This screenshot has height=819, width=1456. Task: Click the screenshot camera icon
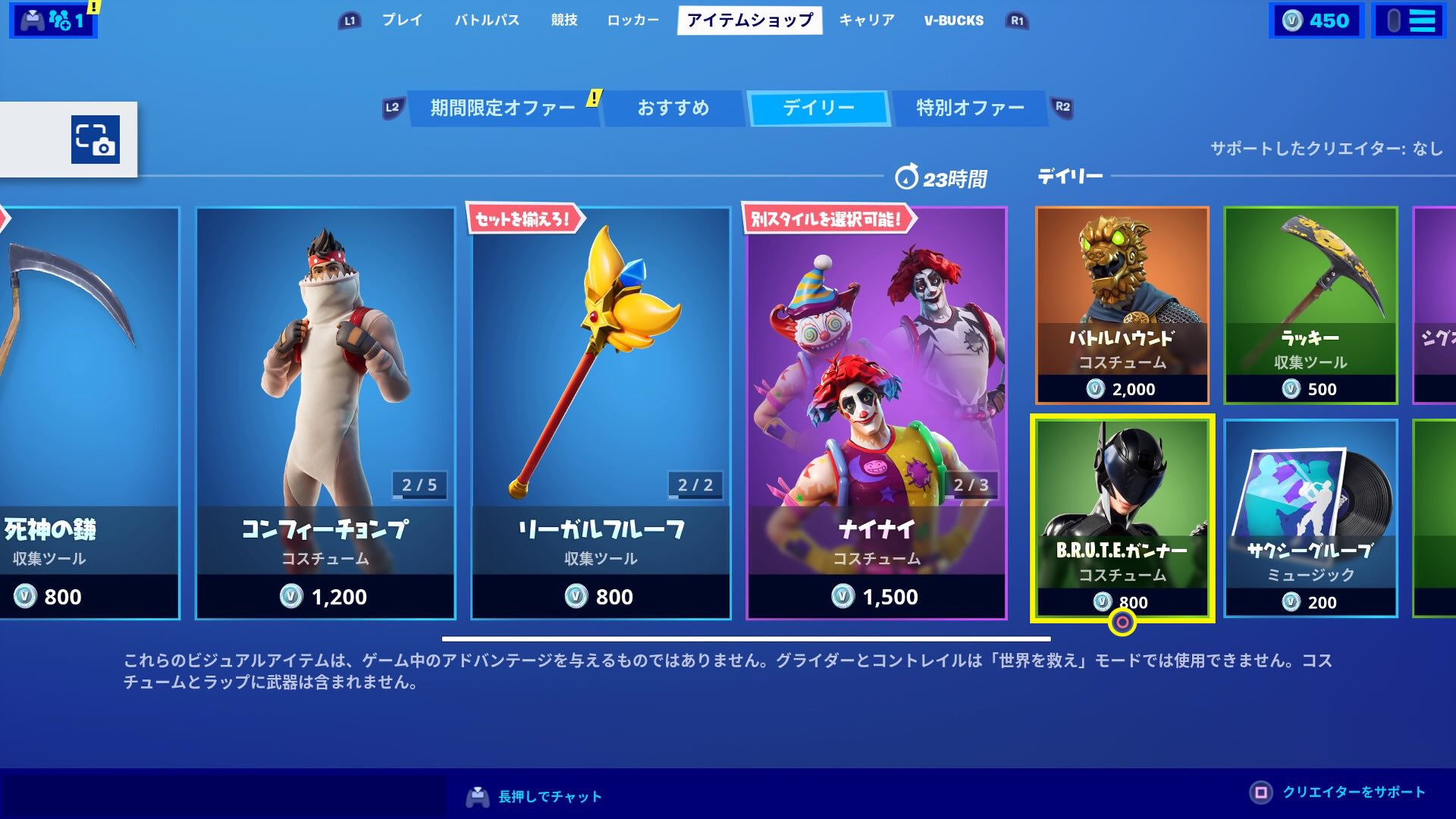[x=95, y=140]
